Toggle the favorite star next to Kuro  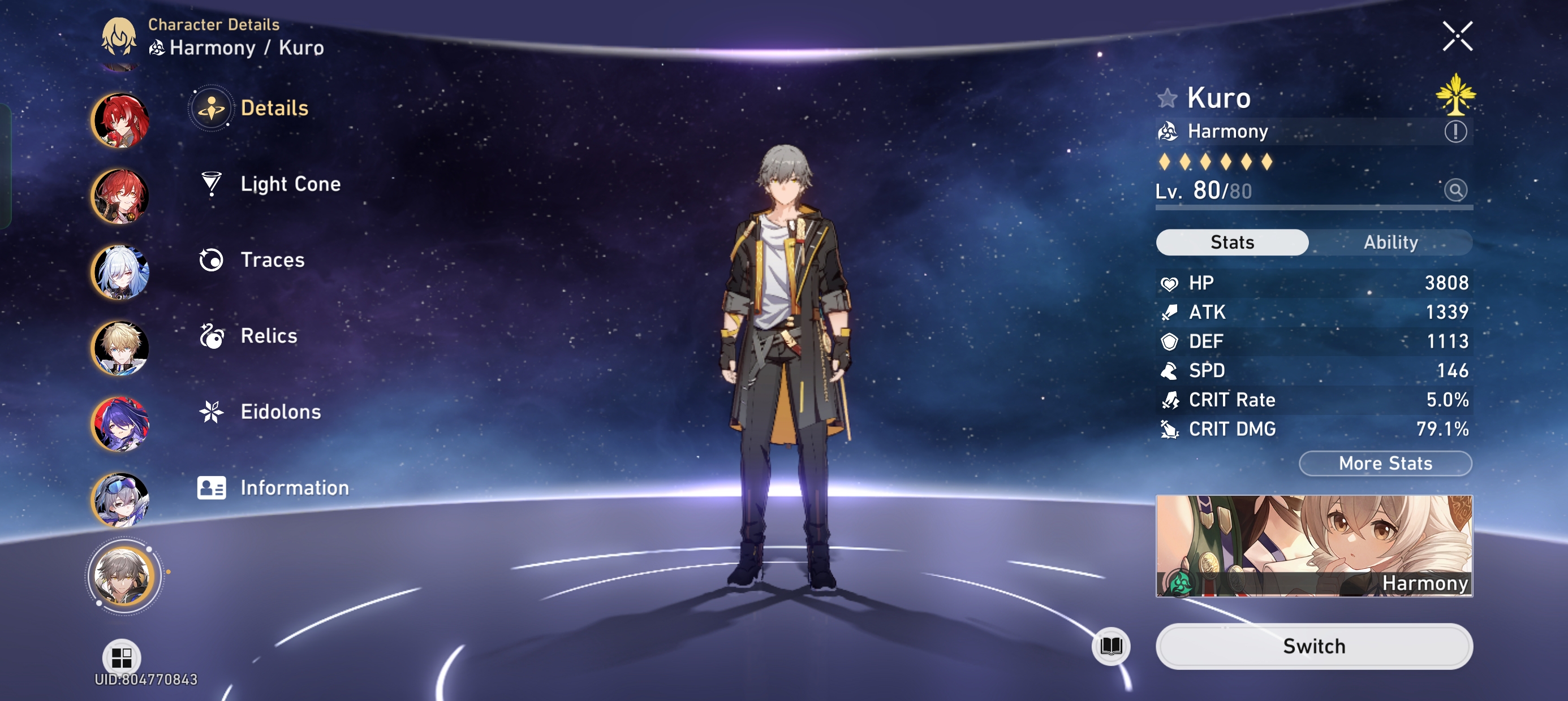[x=1167, y=97]
